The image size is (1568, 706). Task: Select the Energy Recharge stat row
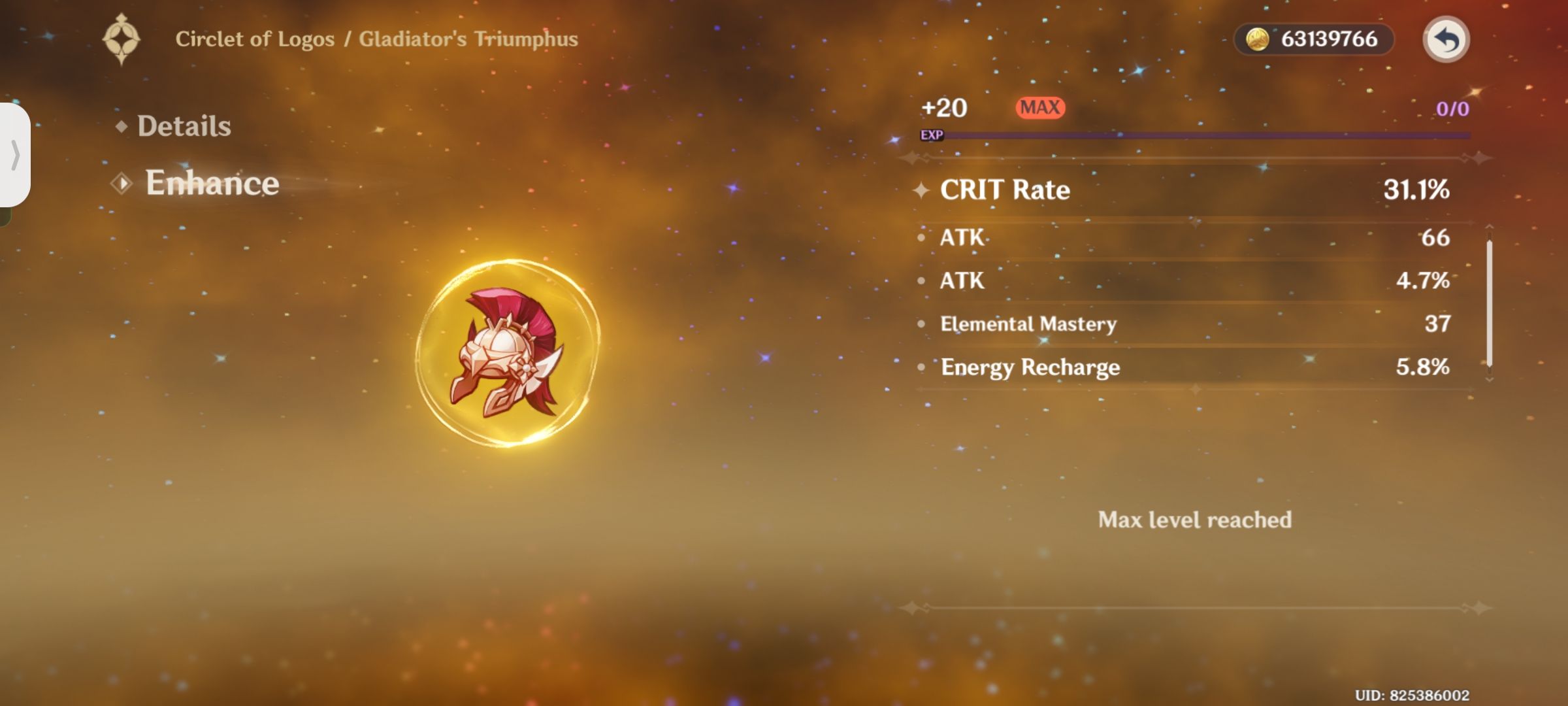[1176, 367]
